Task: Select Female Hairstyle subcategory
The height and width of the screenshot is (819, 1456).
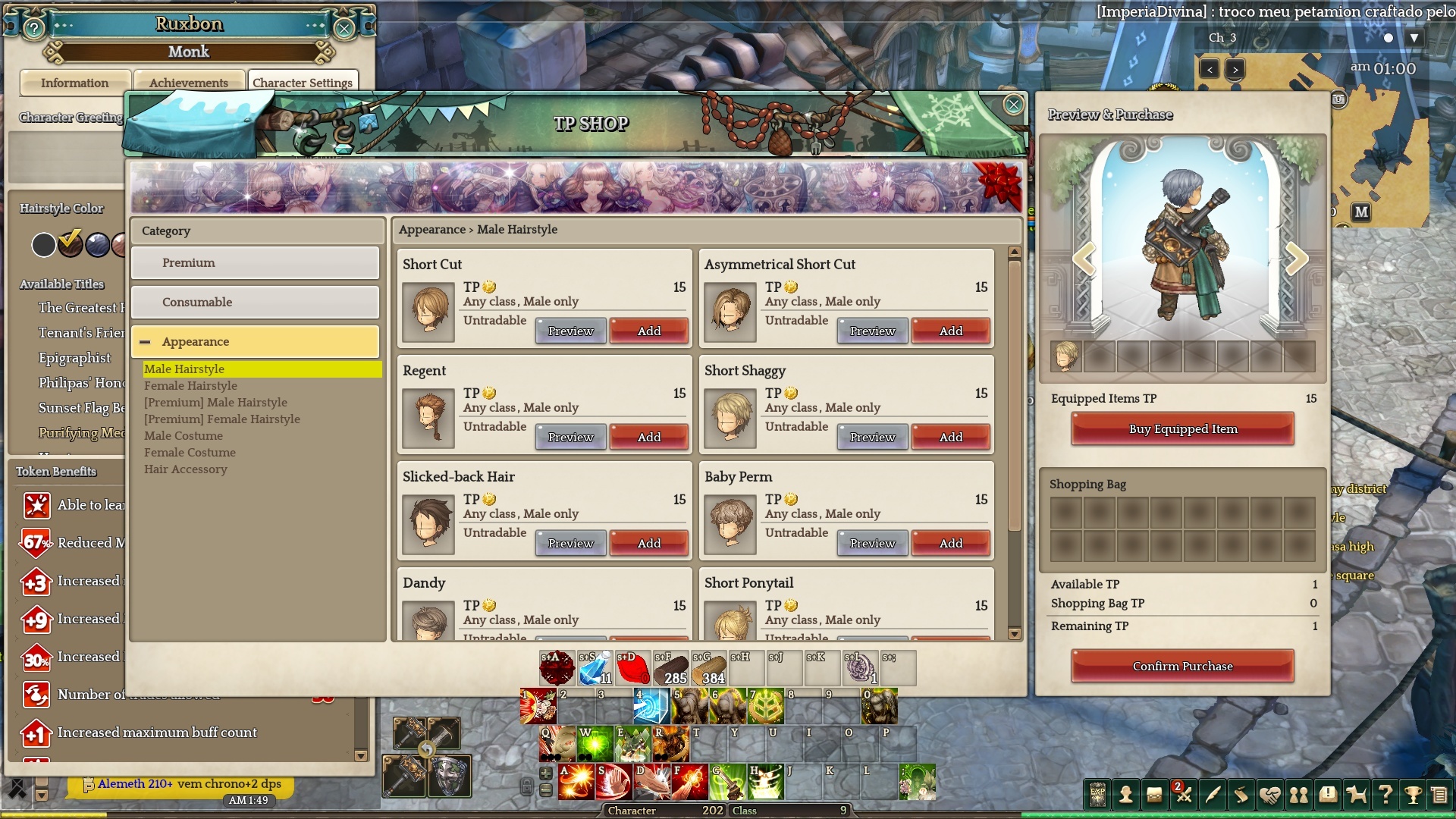Action: (x=190, y=386)
